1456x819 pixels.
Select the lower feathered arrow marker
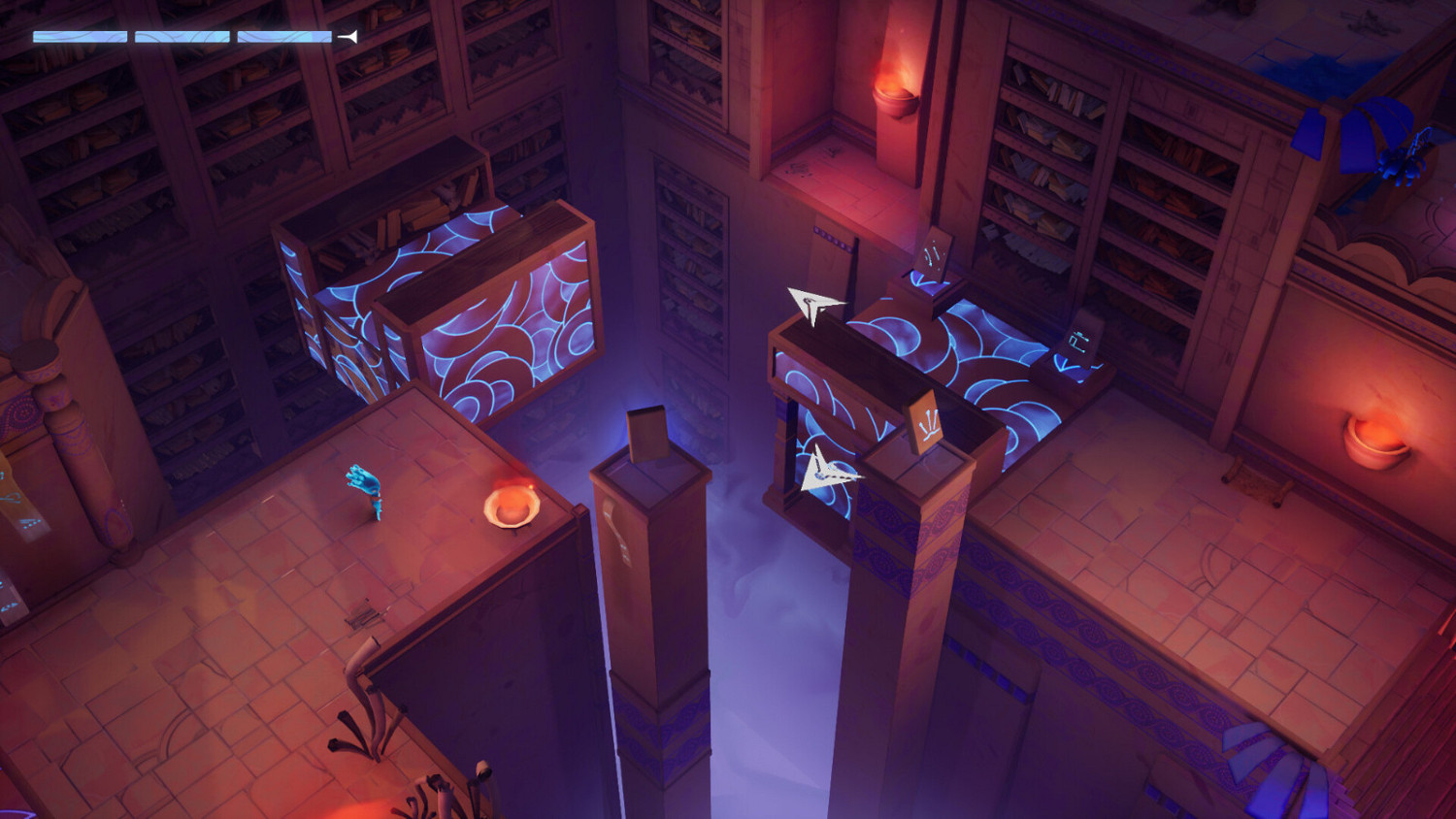pyautogui.click(x=828, y=475)
